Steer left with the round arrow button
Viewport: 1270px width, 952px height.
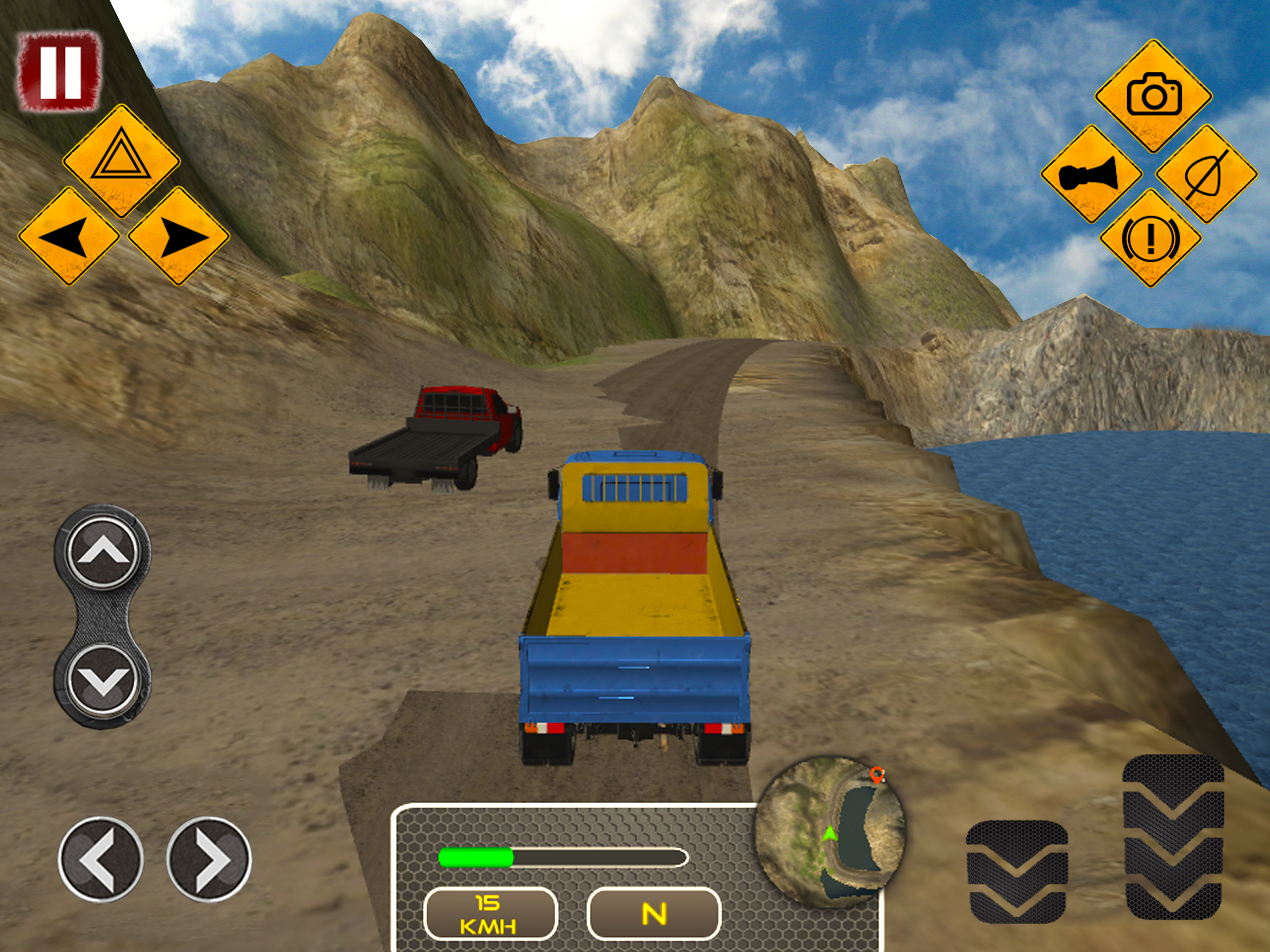coord(100,859)
